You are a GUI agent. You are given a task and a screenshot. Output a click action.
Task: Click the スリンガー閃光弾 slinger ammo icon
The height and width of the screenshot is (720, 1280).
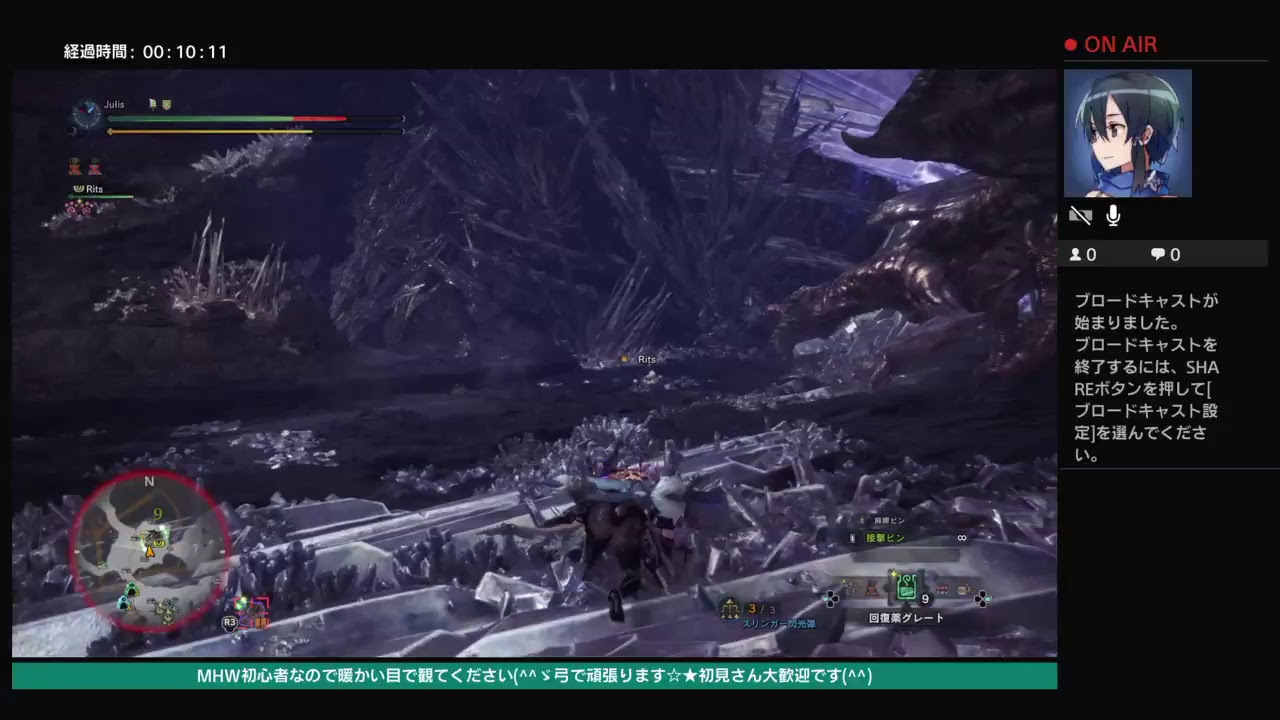[728, 608]
